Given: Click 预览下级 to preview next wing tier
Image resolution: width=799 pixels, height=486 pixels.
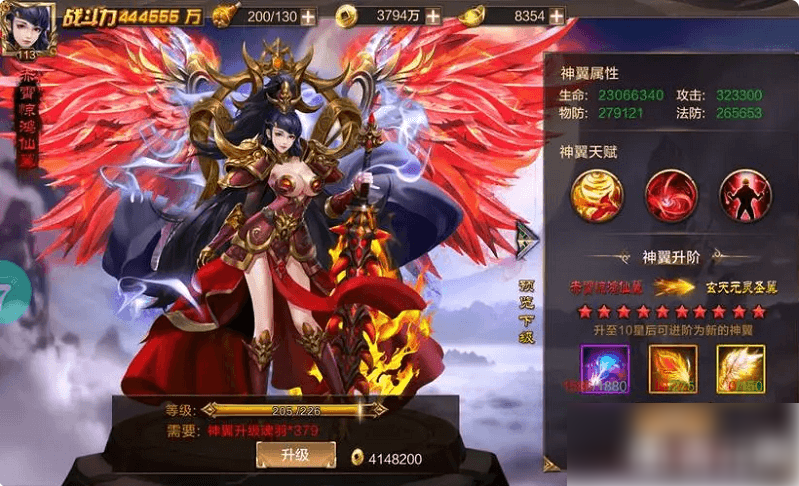Looking at the screenshot, I should pos(527,311).
